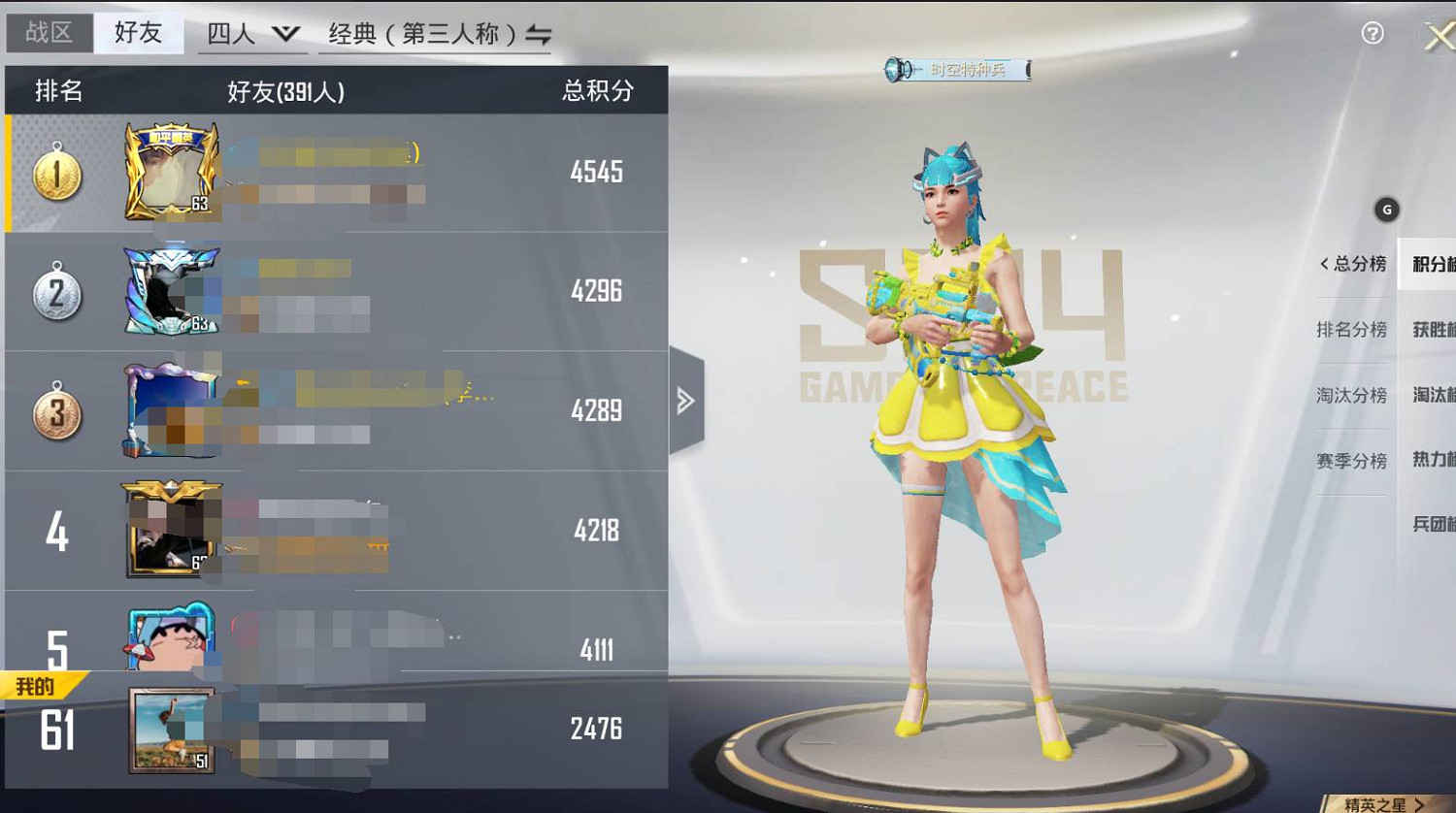Expand the collapsed side panel arrow
Screen dimensions: 1456x813
(688, 399)
